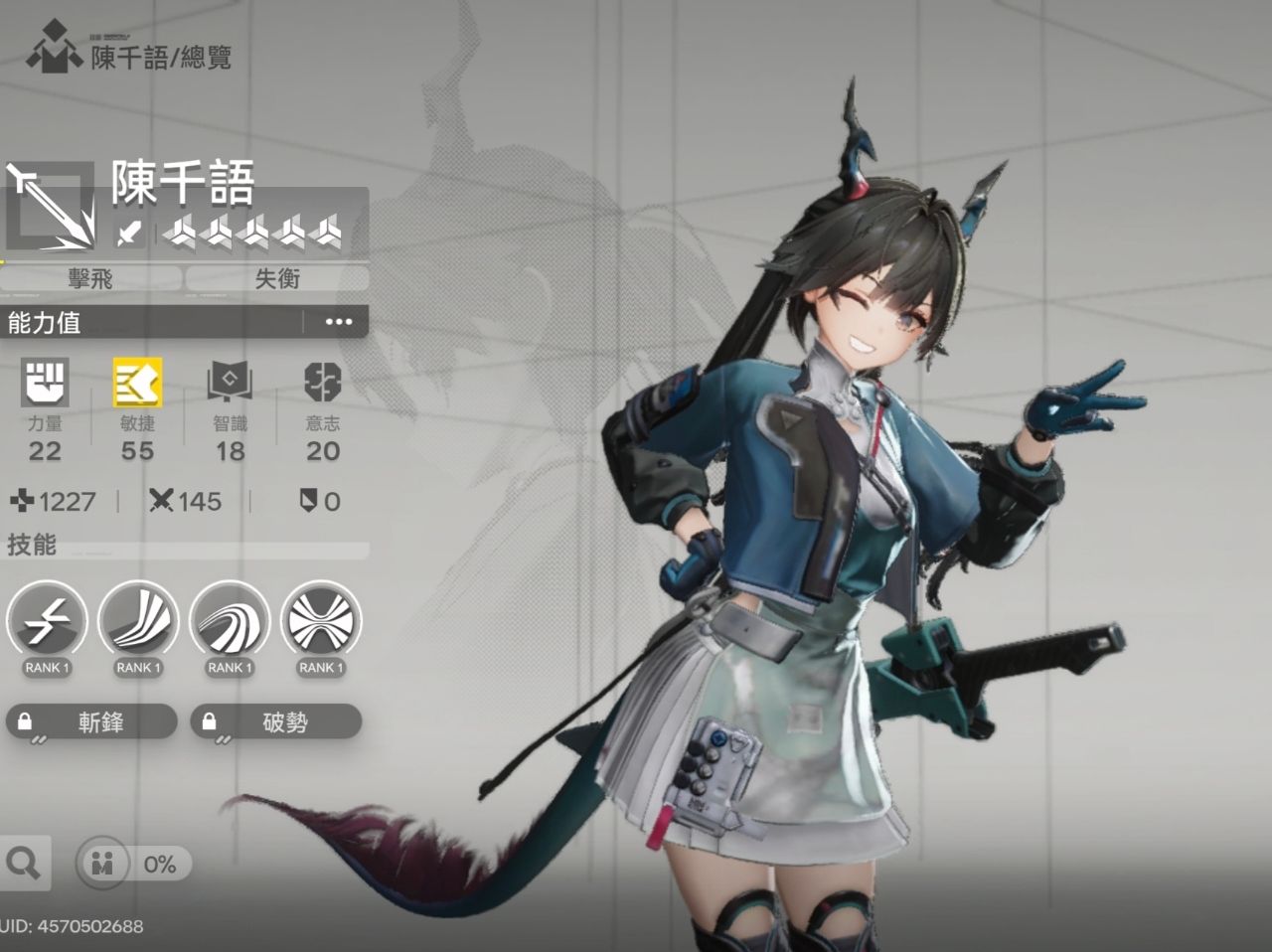Select the 擊飛 tag

(x=90, y=279)
